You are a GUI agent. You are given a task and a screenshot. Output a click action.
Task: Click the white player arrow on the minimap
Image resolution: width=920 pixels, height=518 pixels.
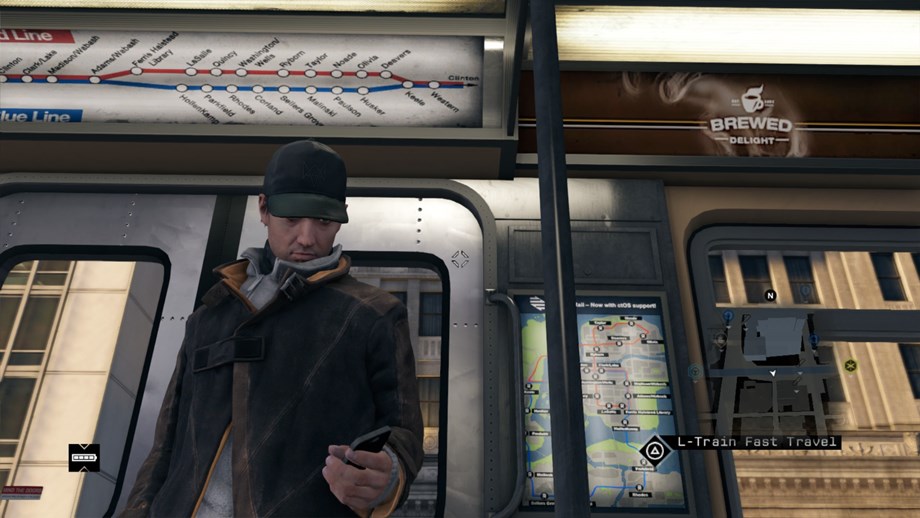click(x=772, y=373)
